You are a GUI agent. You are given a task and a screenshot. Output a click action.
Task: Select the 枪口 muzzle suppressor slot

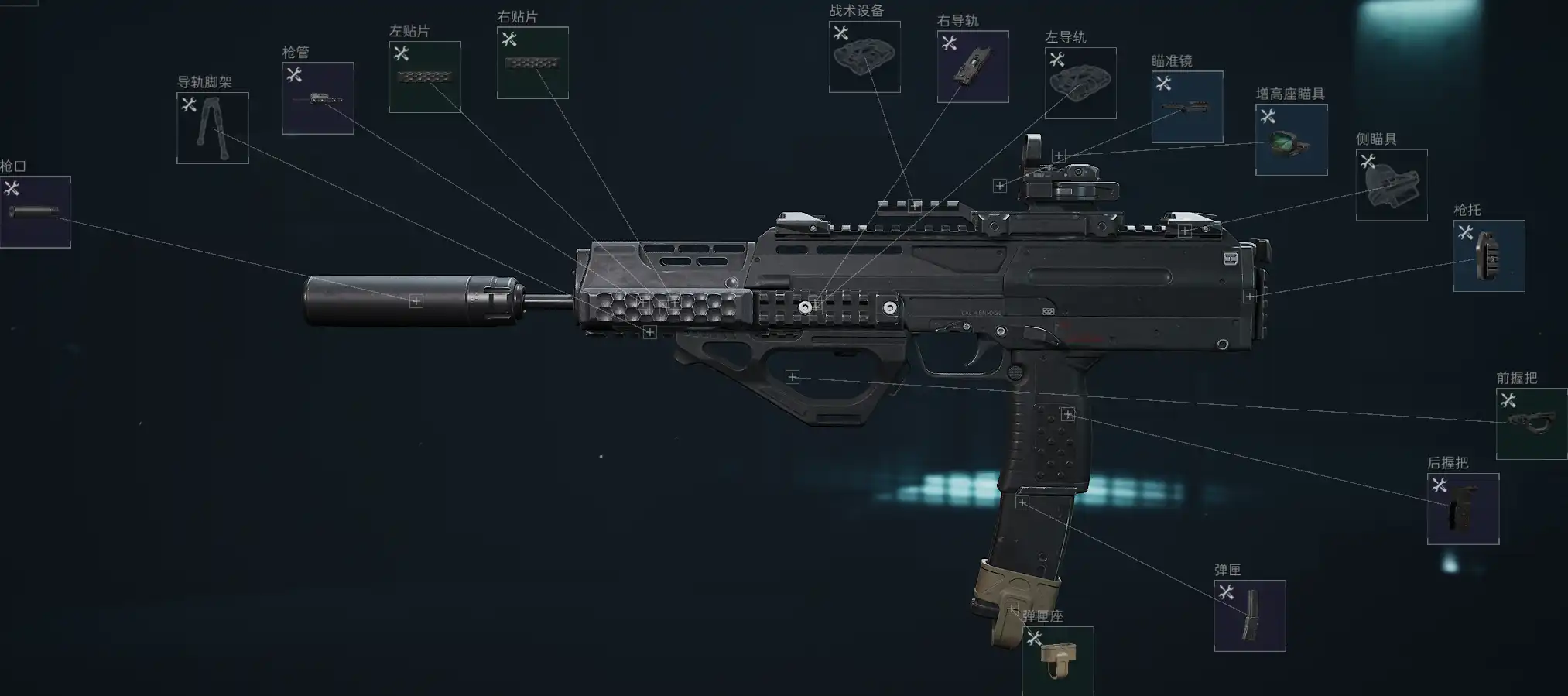point(35,212)
